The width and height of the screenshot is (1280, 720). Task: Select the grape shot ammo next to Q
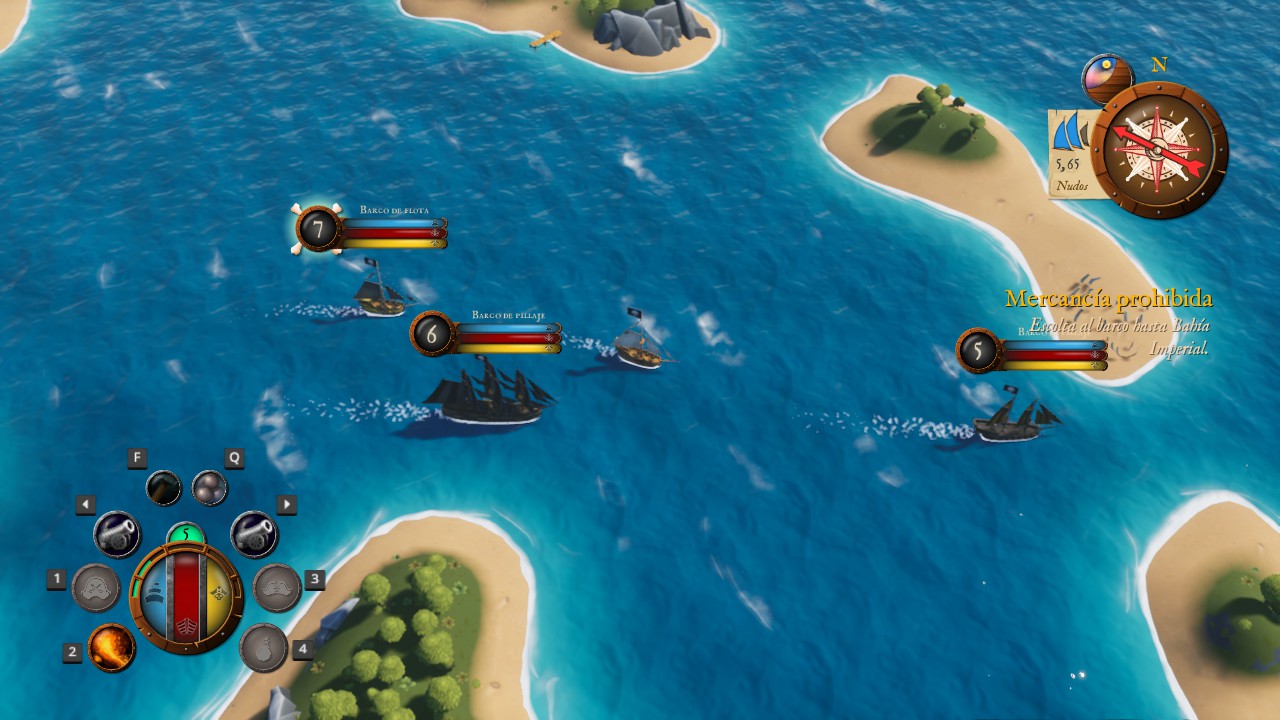click(x=210, y=487)
